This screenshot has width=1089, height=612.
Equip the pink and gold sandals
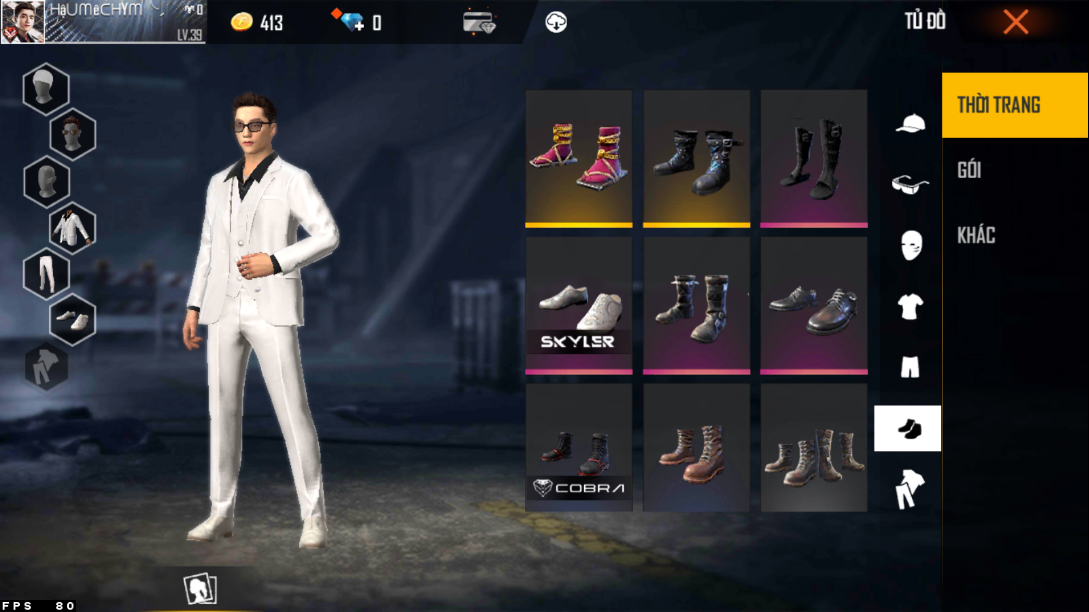pyautogui.click(x=579, y=158)
